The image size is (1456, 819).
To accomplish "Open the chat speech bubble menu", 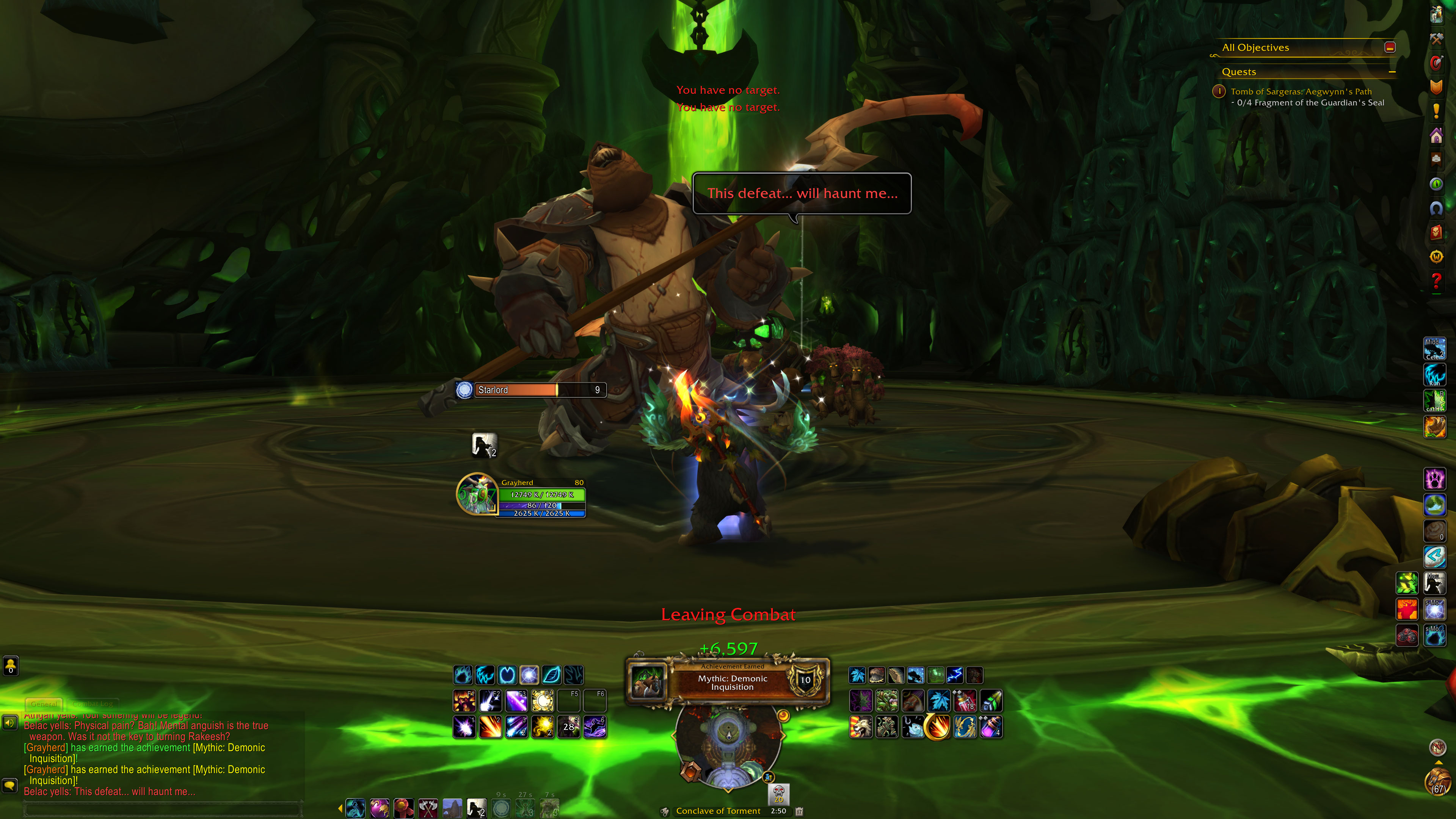I will click(9, 785).
